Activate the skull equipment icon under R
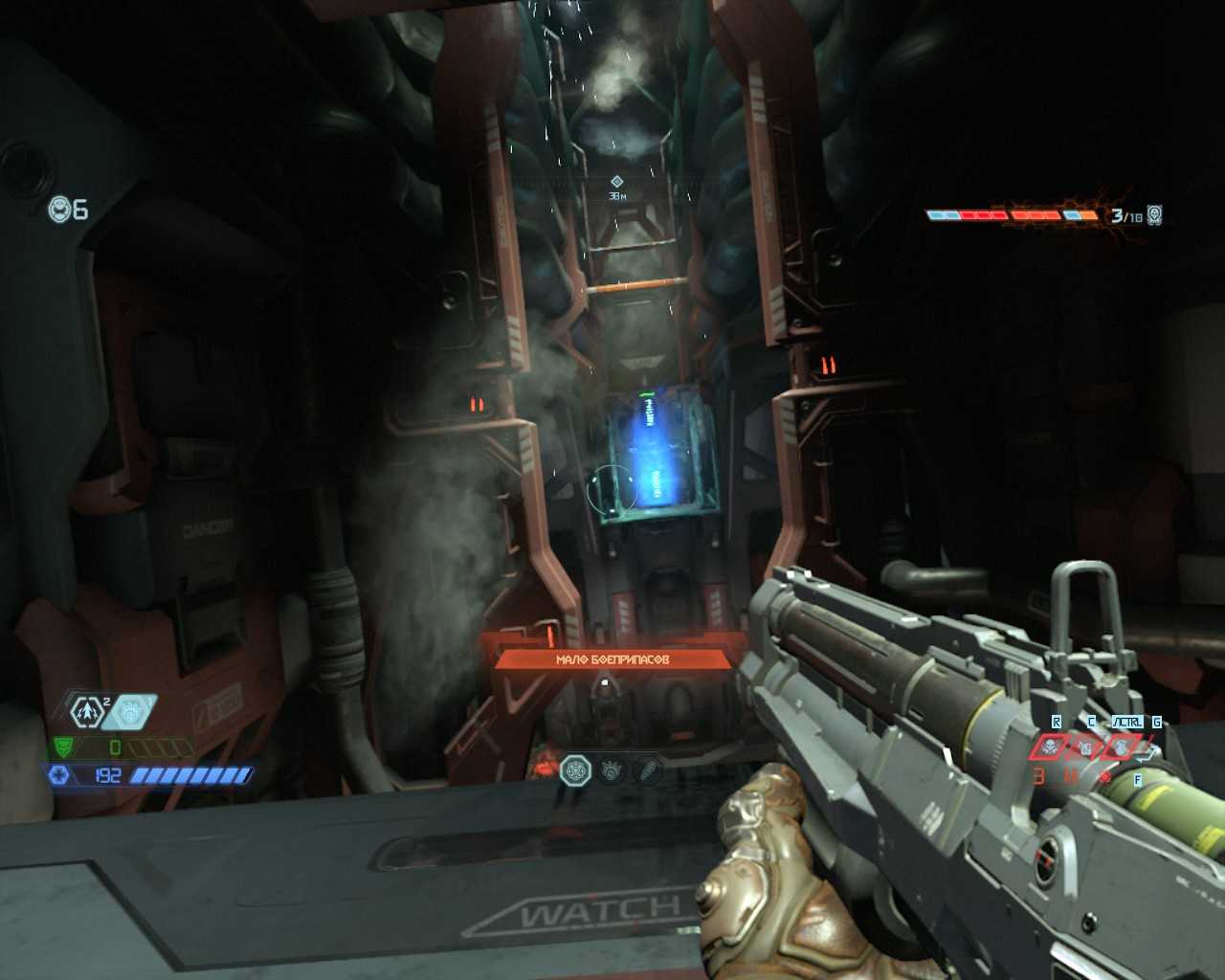 [x=1051, y=747]
